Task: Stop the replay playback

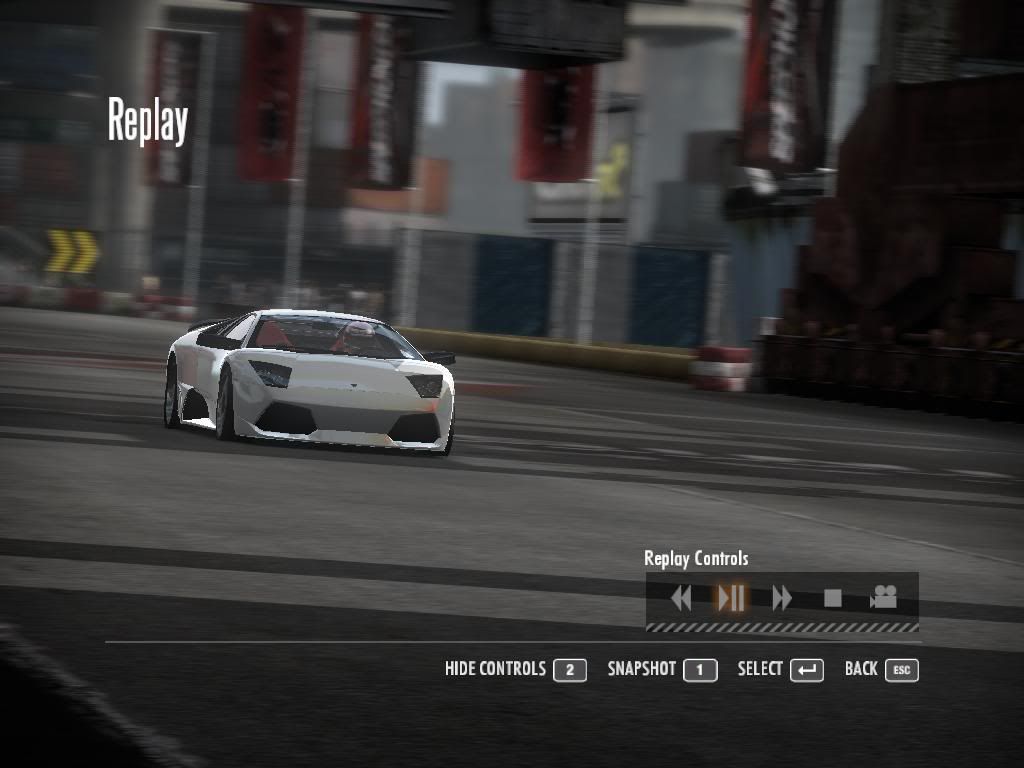Action: coord(832,598)
